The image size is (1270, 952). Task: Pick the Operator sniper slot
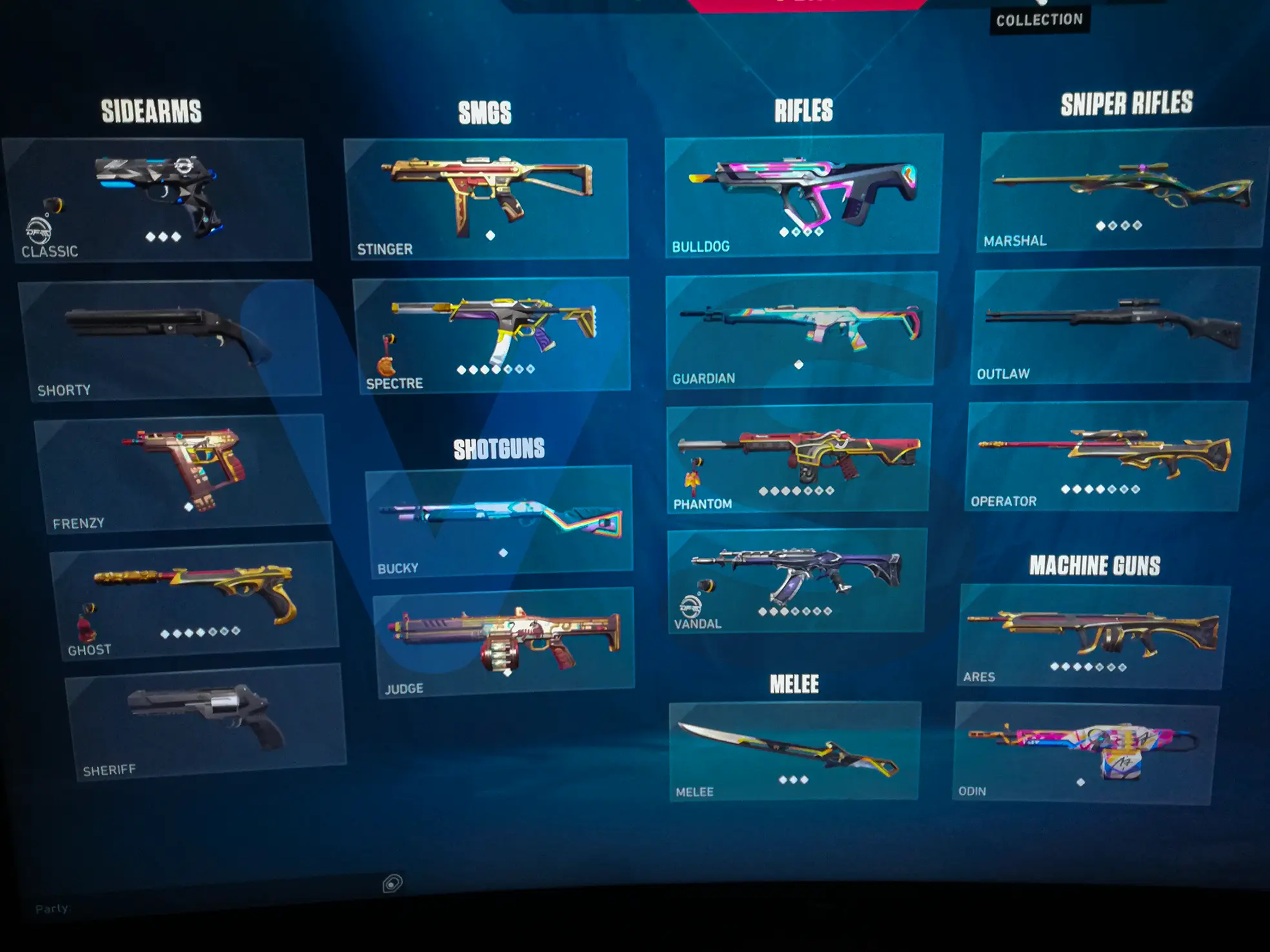coord(1105,456)
